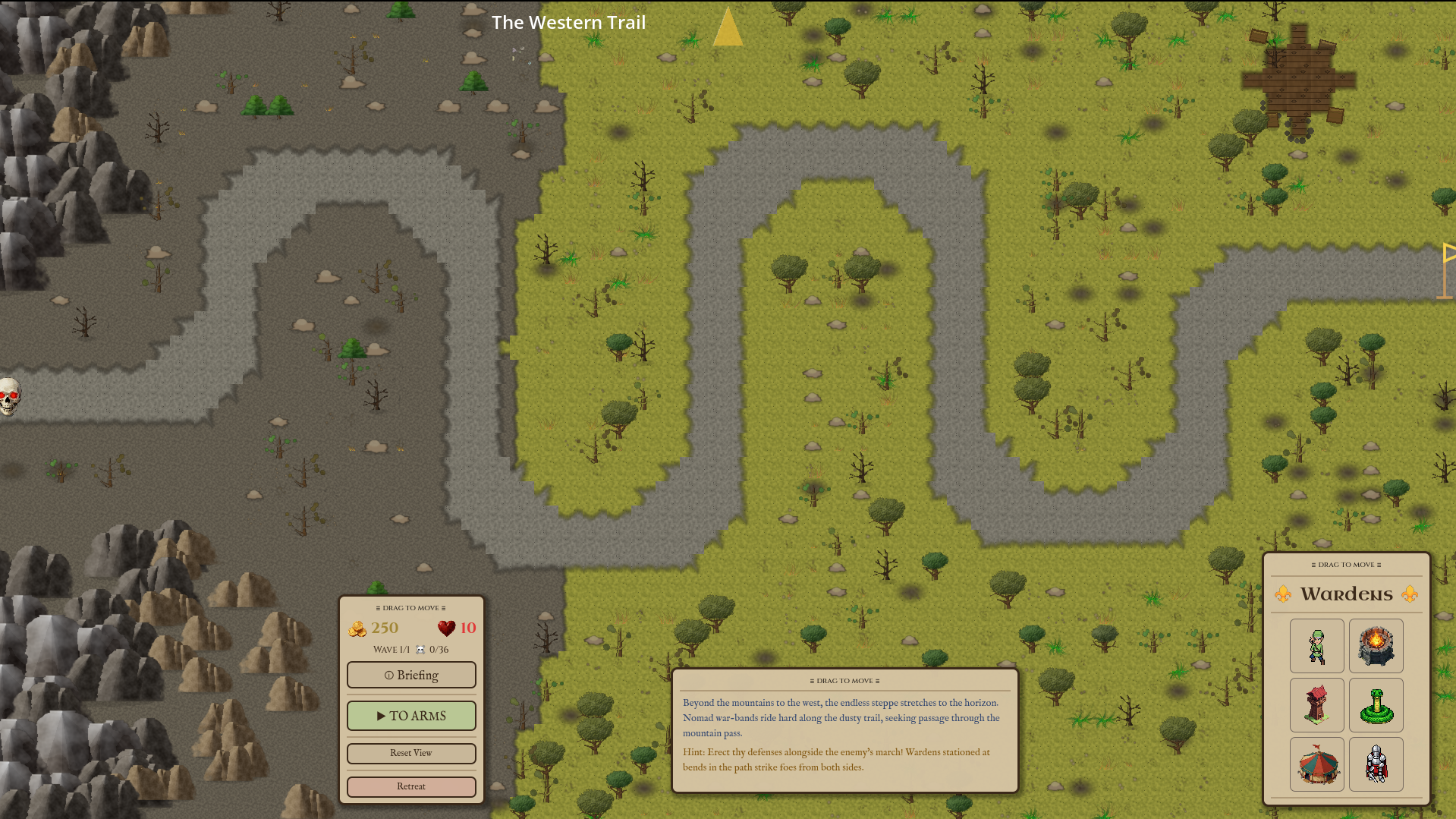This screenshot has width=1456, height=819.
Task: Click the hint text about placing wardens at bends
Action: (x=837, y=760)
